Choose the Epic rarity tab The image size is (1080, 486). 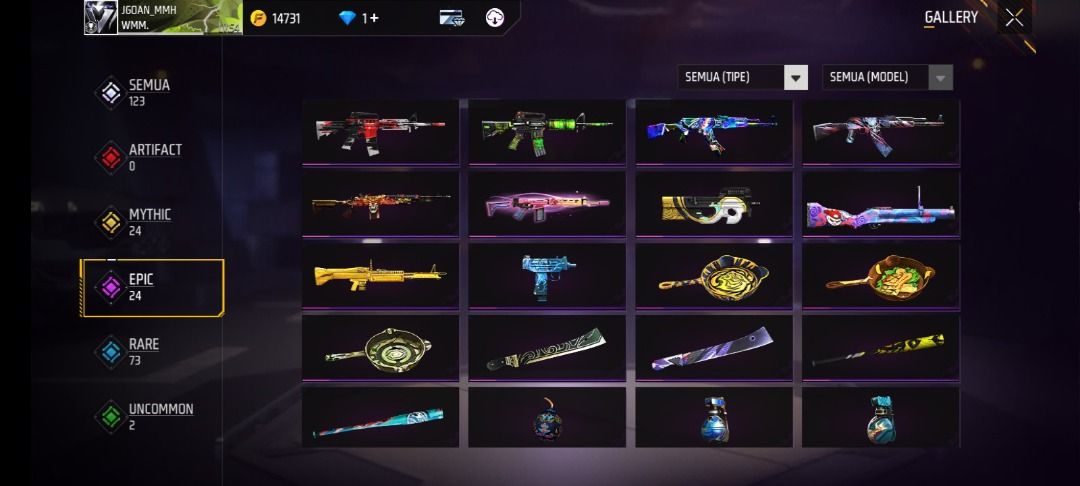(x=140, y=287)
